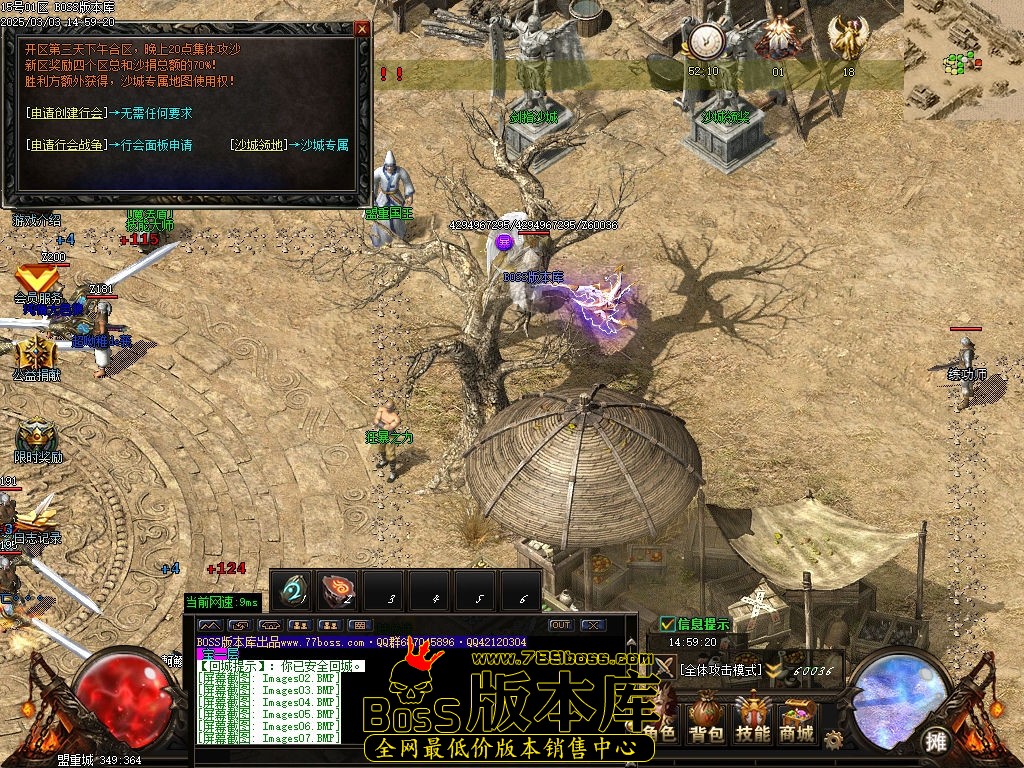Click the OUT button on chat bar
Screen dimensions: 1024x768
pyautogui.click(x=561, y=625)
